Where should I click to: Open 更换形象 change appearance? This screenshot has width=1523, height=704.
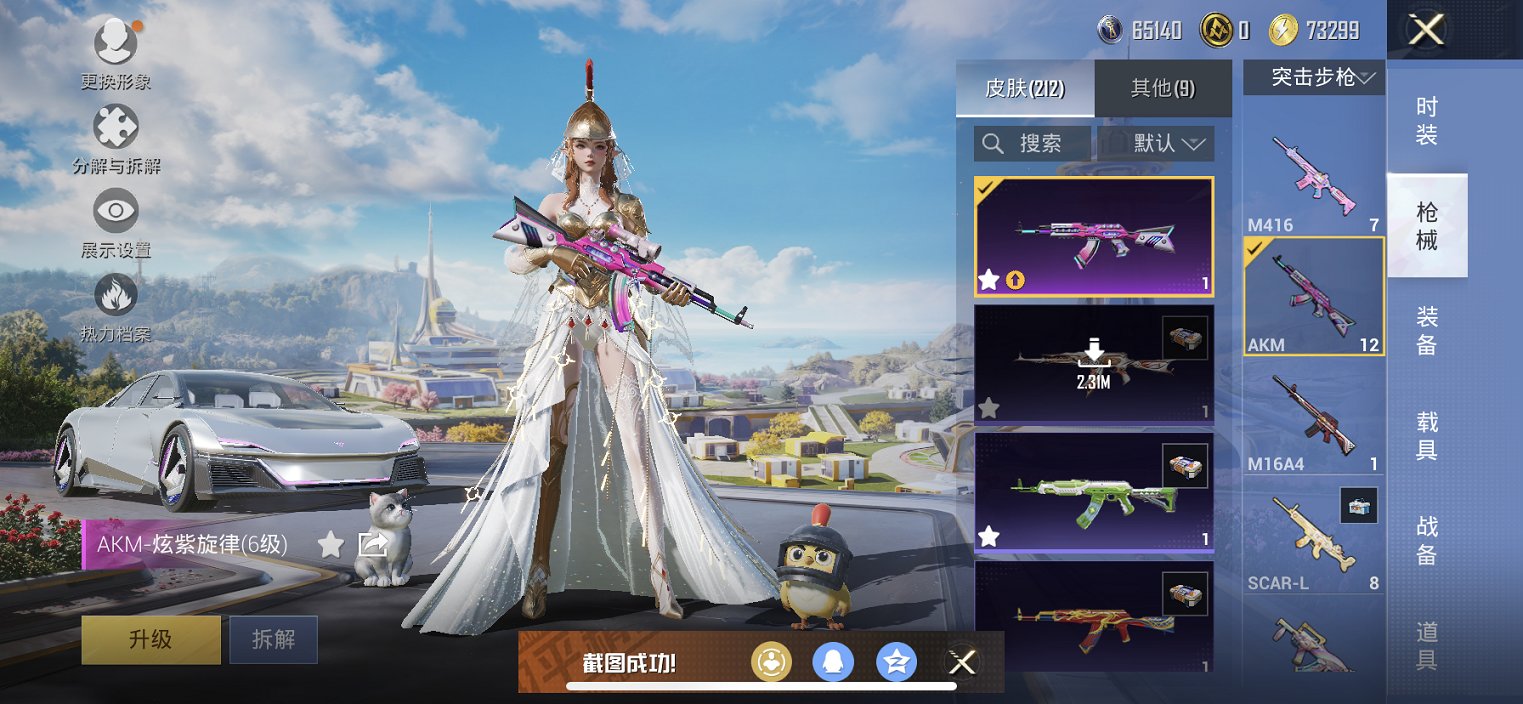[116, 42]
